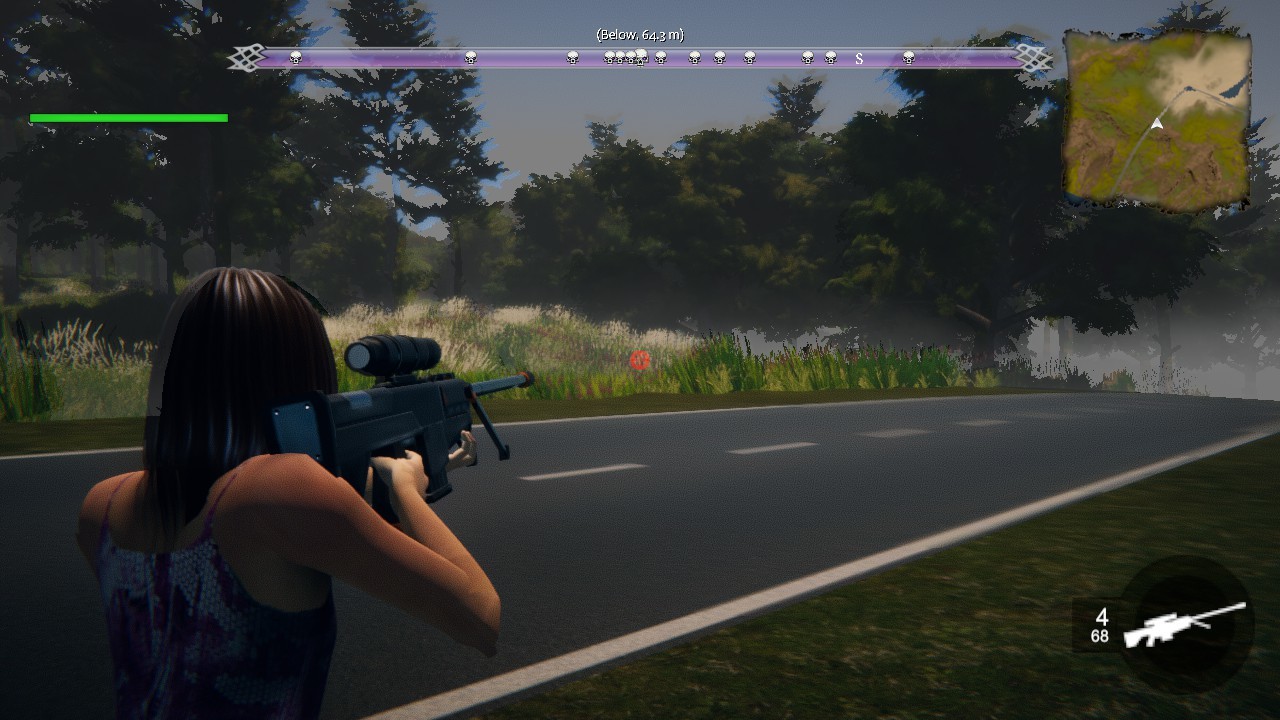Click the decorative left end of compass bar

pyautogui.click(x=244, y=57)
